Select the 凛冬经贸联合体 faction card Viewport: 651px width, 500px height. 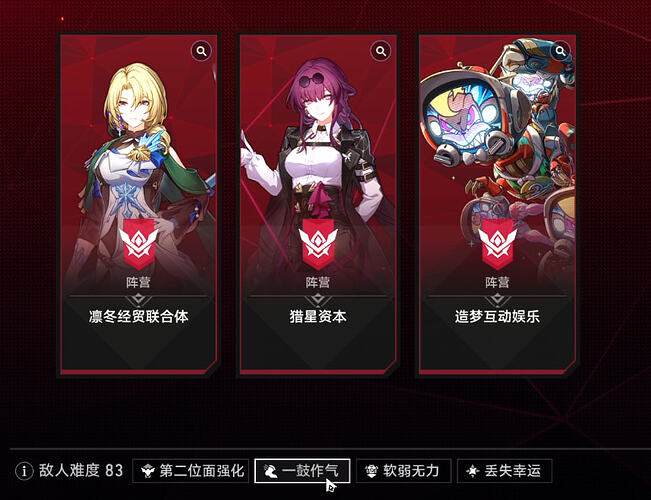pos(138,205)
